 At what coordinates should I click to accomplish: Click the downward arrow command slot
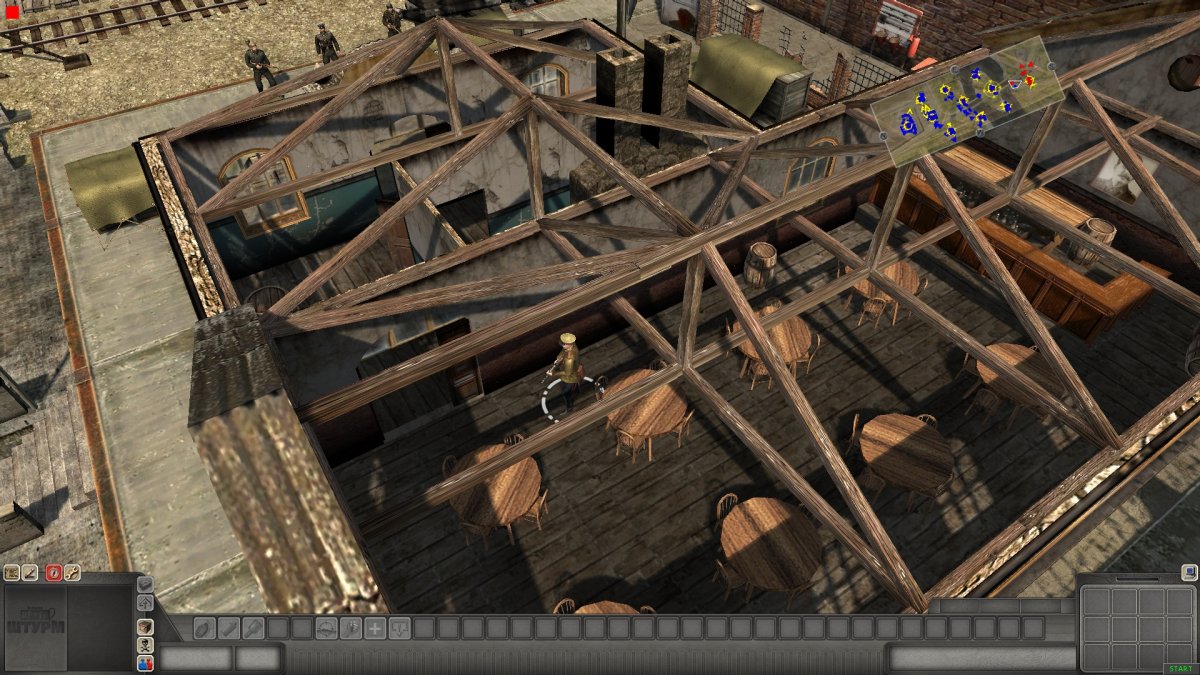(x=399, y=628)
